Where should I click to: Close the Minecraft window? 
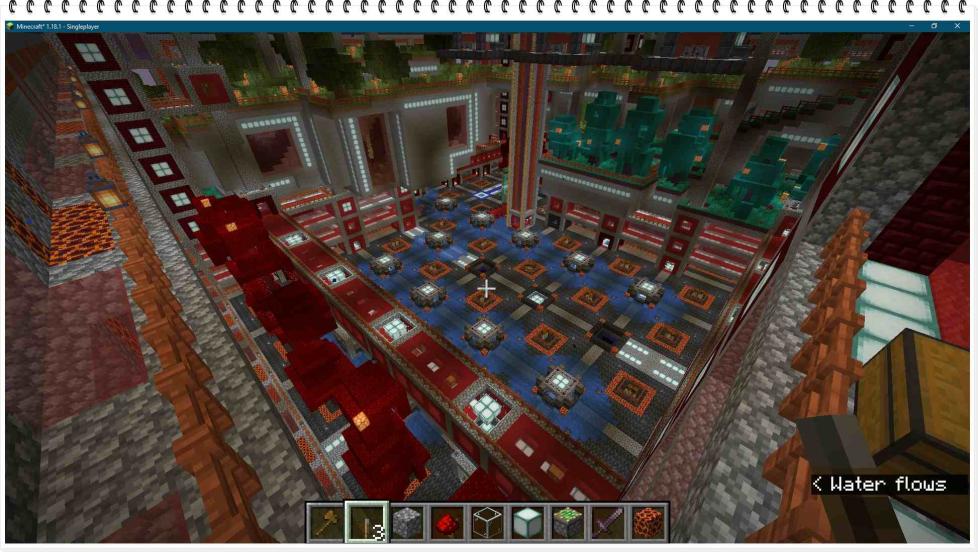pyautogui.click(x=960, y=25)
